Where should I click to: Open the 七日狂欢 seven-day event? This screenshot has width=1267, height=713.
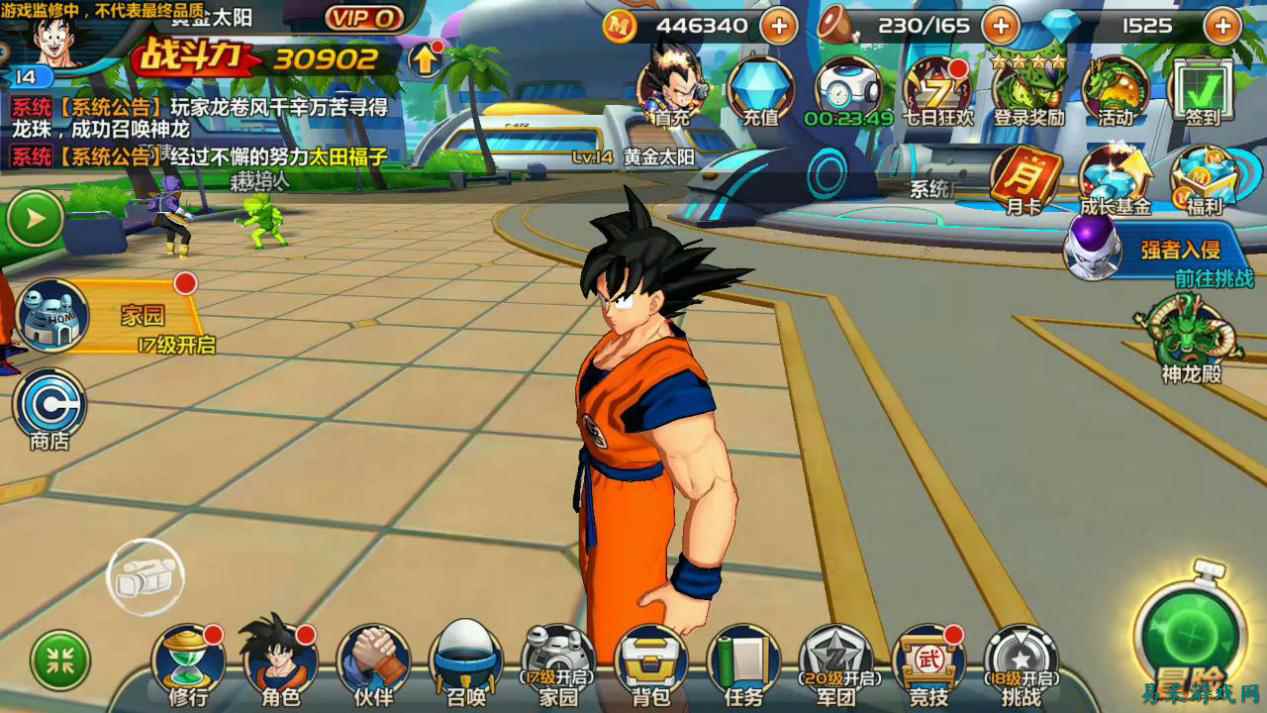point(937,90)
